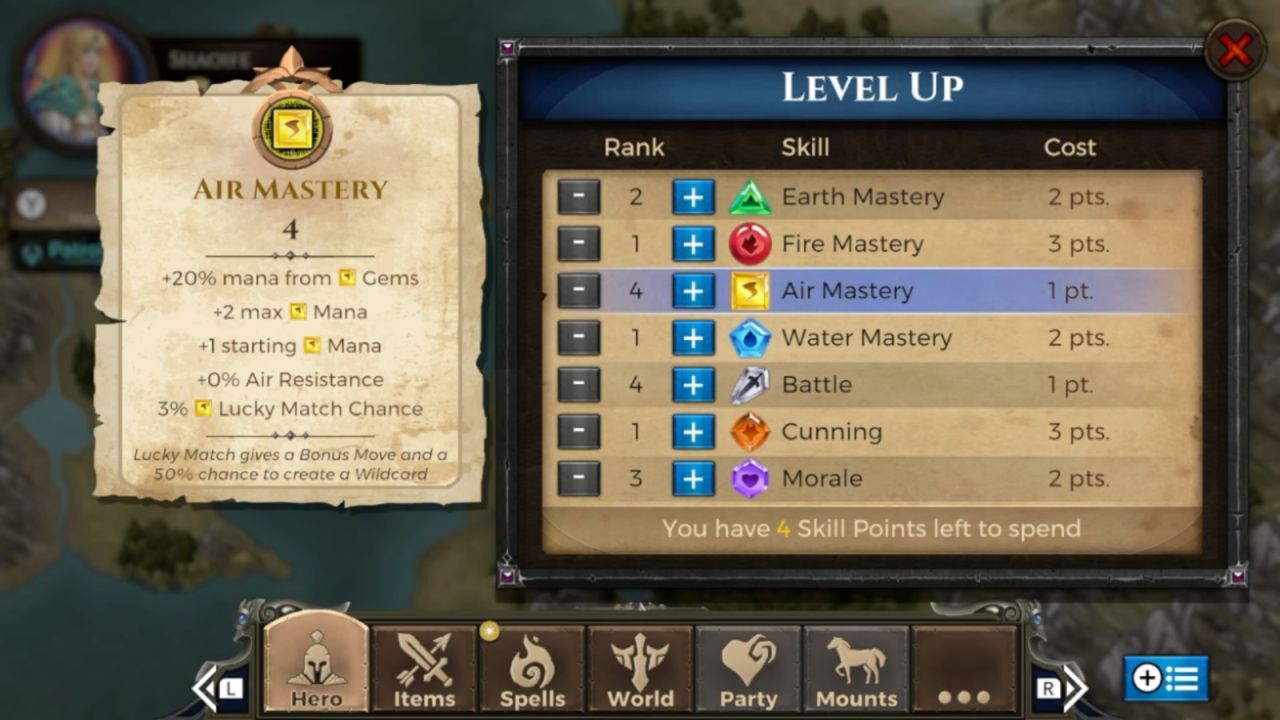Reduce Battle skill rank
The width and height of the screenshot is (1280, 720).
point(579,385)
